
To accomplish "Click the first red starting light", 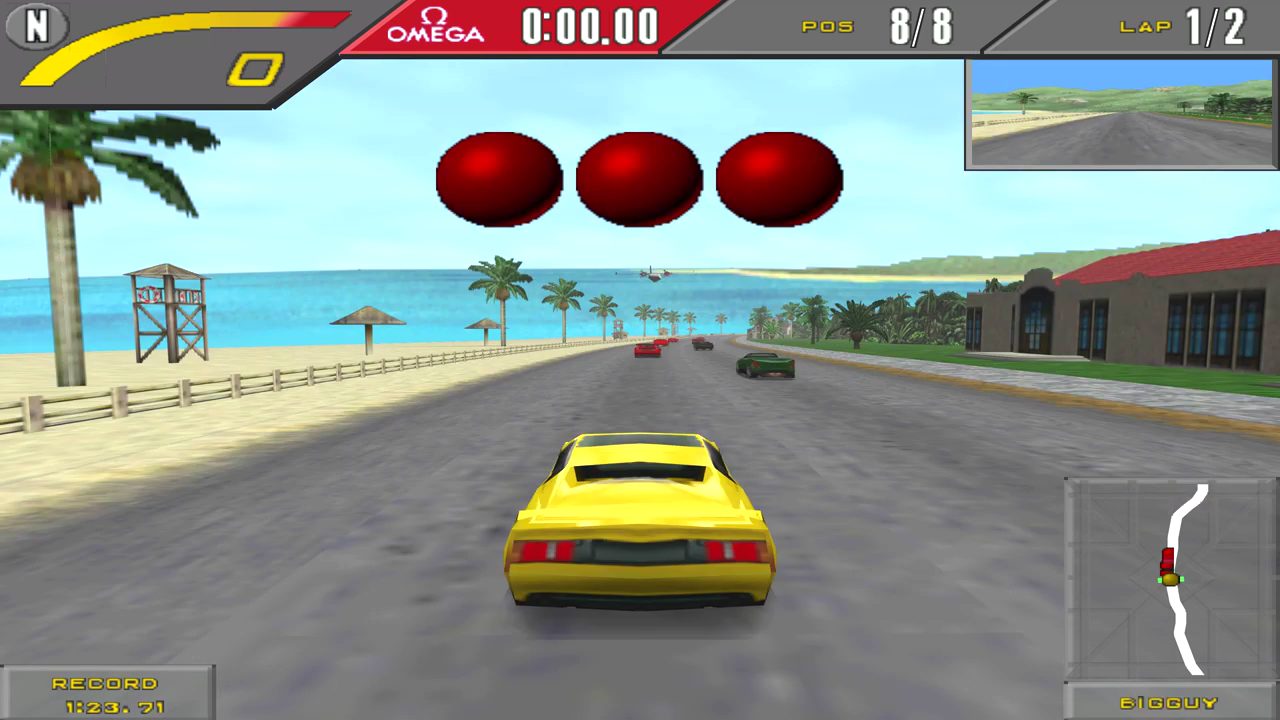I will 498,178.
